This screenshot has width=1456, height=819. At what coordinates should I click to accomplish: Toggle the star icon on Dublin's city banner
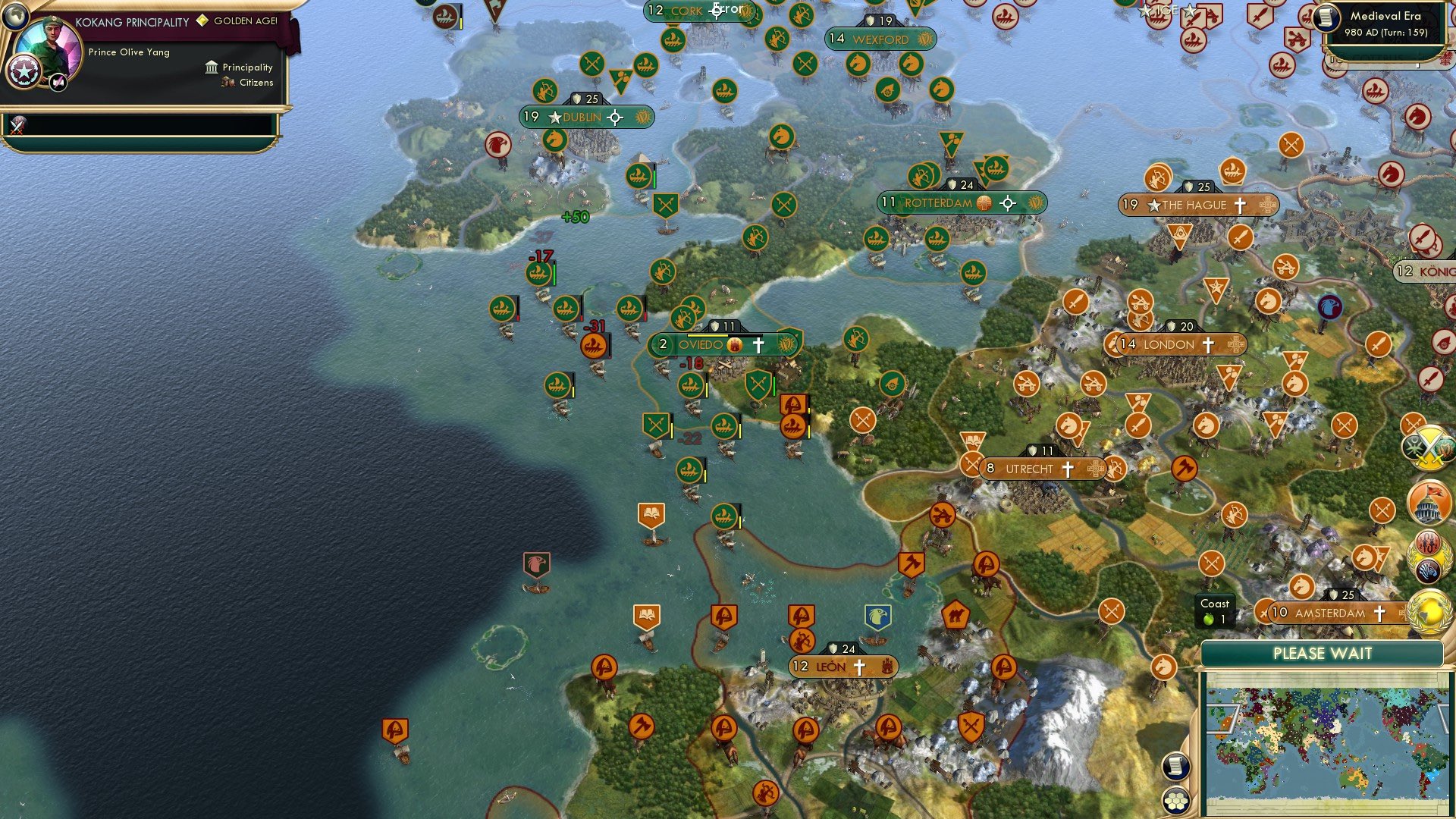[556, 118]
